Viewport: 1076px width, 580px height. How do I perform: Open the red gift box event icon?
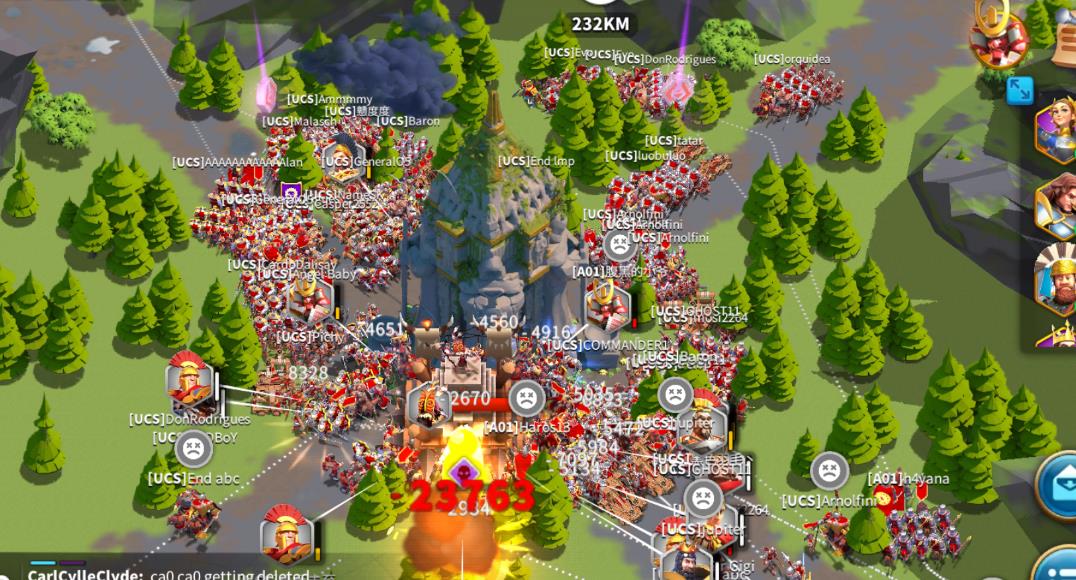point(998,38)
